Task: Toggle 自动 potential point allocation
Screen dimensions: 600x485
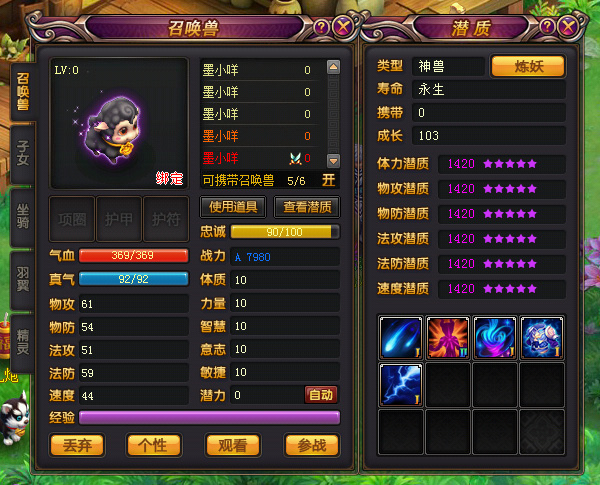Action: (x=321, y=395)
